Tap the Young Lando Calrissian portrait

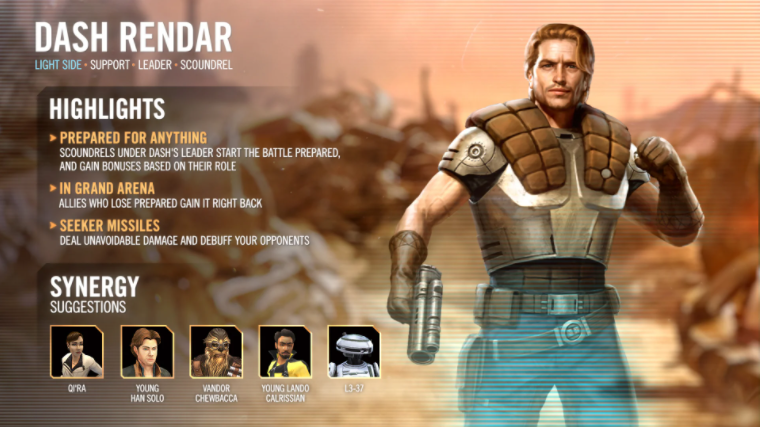285,351
